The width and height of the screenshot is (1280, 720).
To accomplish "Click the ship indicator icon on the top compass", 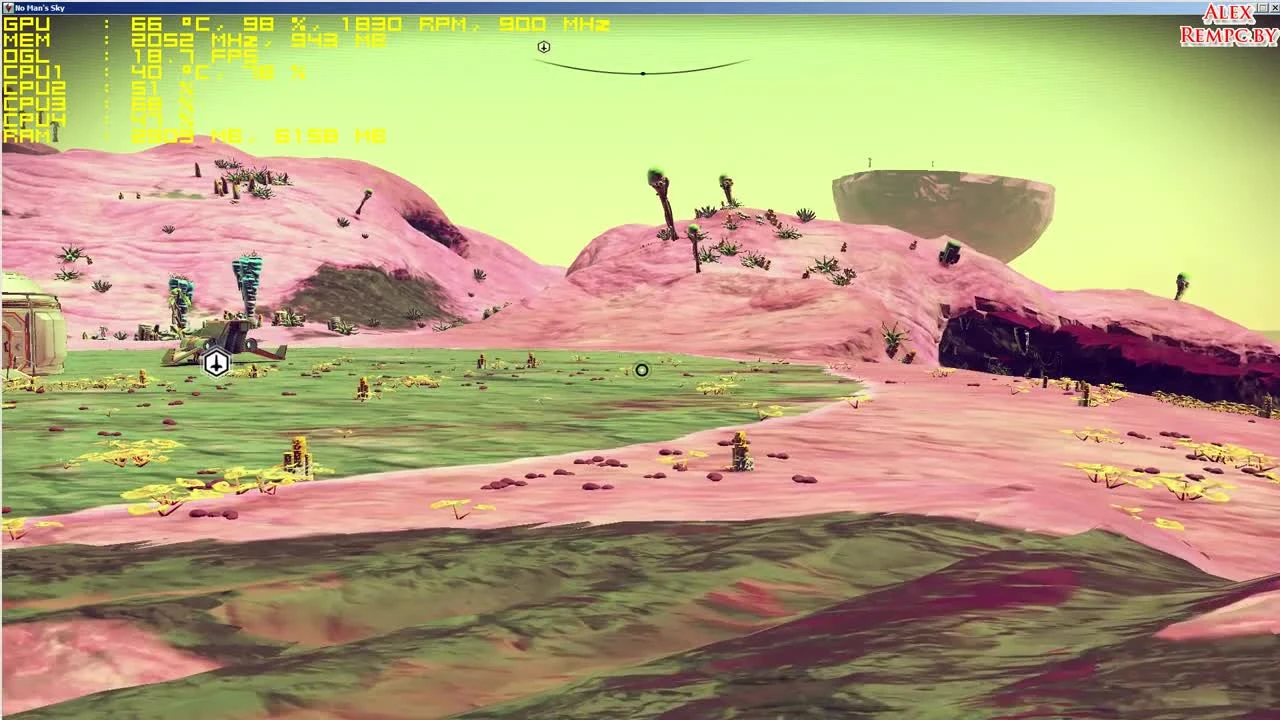I will point(544,46).
